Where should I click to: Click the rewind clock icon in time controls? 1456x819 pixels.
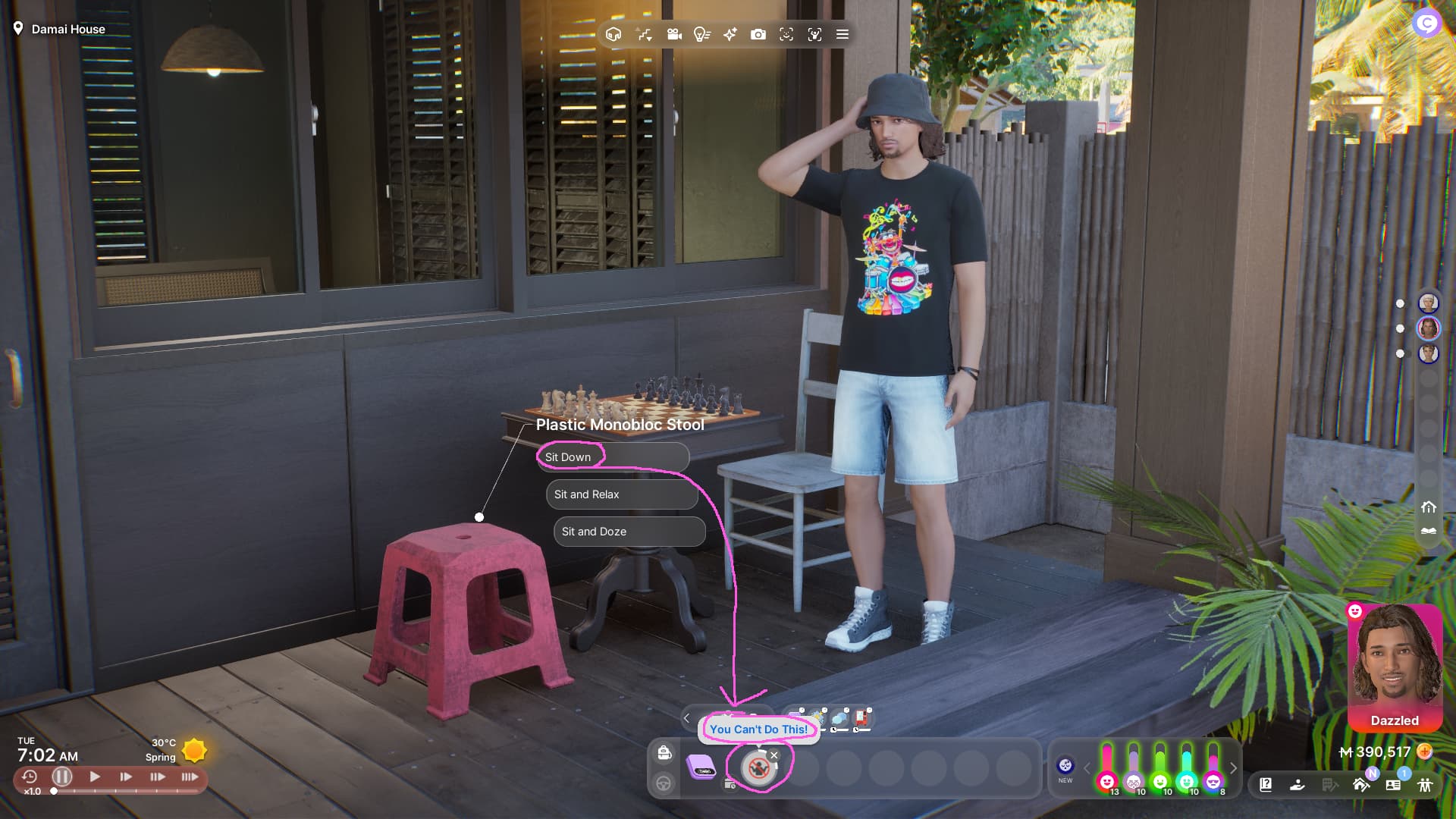pos(29,777)
